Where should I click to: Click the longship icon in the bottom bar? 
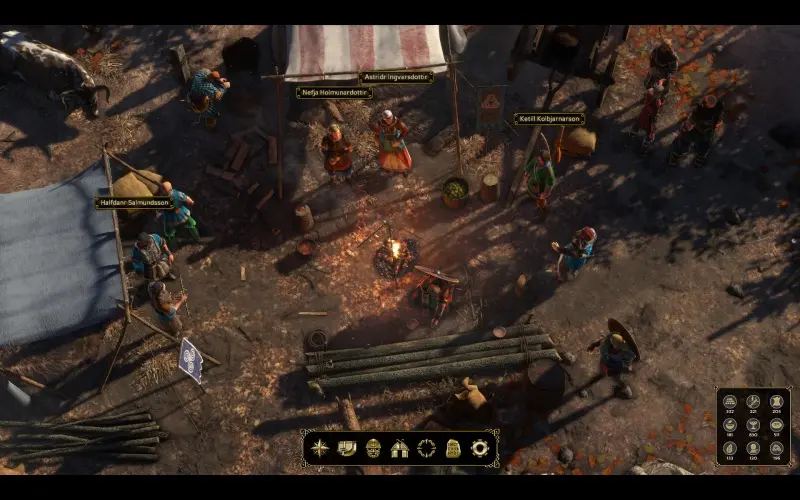(346, 448)
